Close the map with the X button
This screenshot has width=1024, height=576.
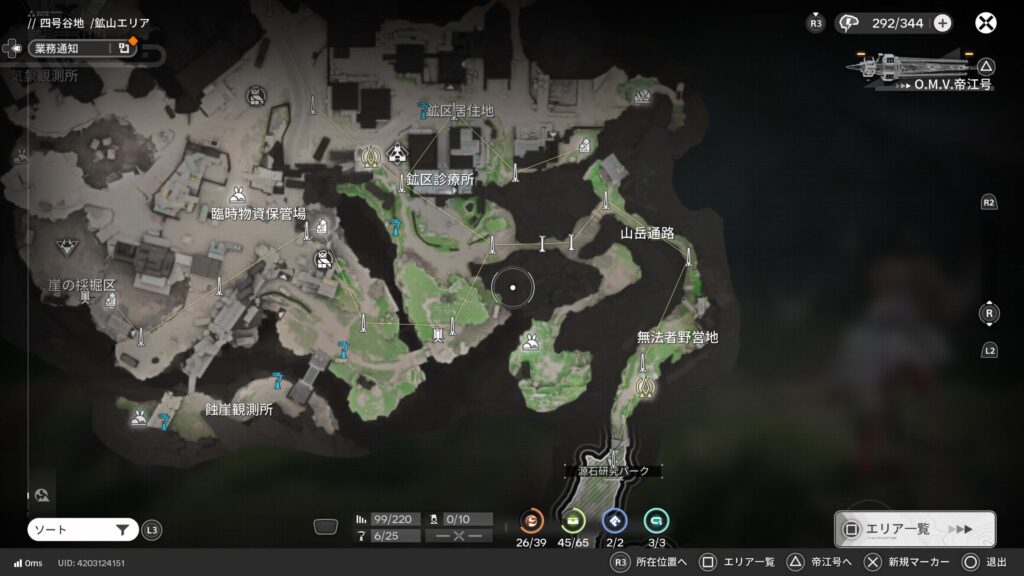tap(986, 23)
